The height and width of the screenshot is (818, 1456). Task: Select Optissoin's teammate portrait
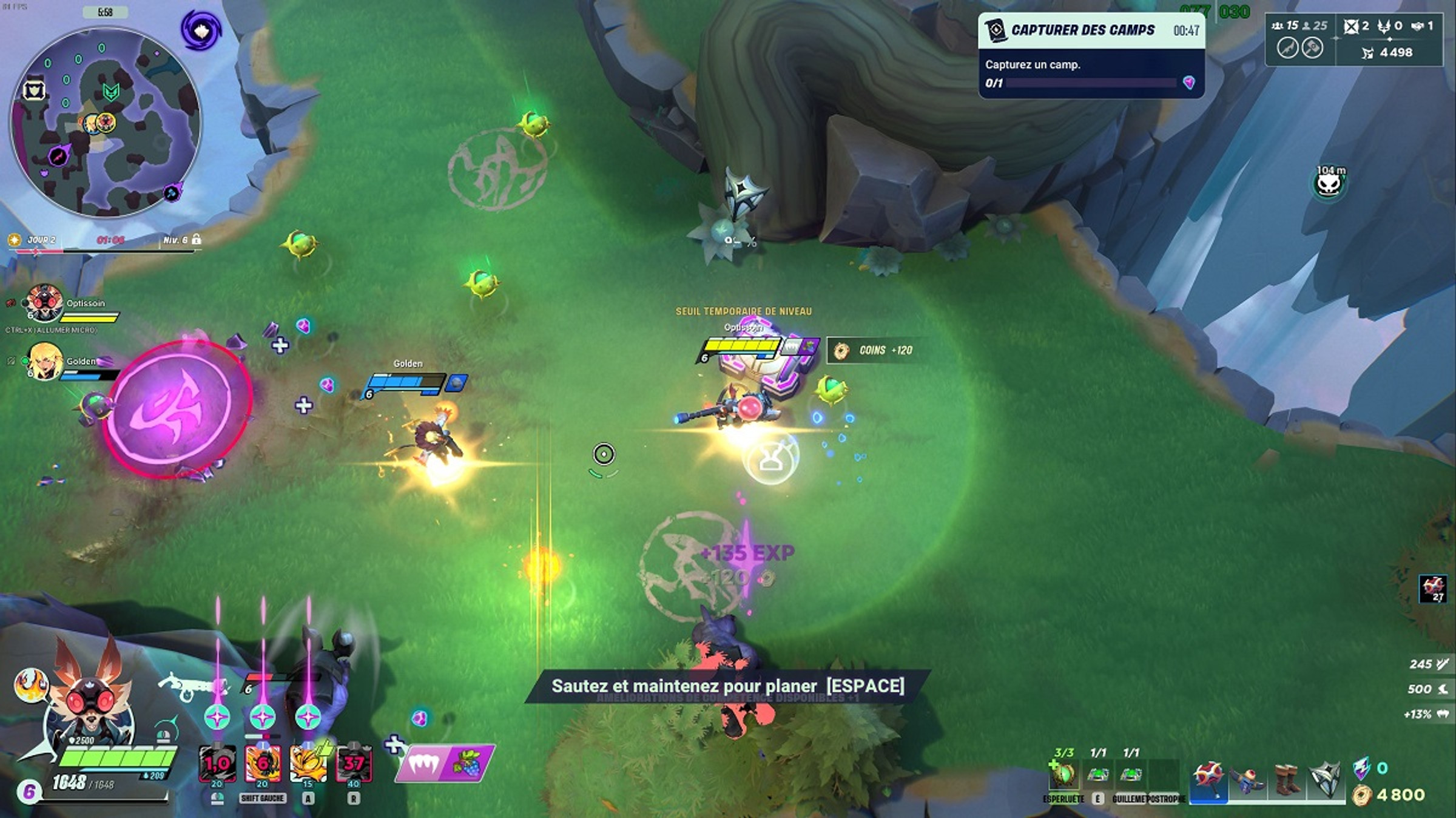click(x=44, y=303)
